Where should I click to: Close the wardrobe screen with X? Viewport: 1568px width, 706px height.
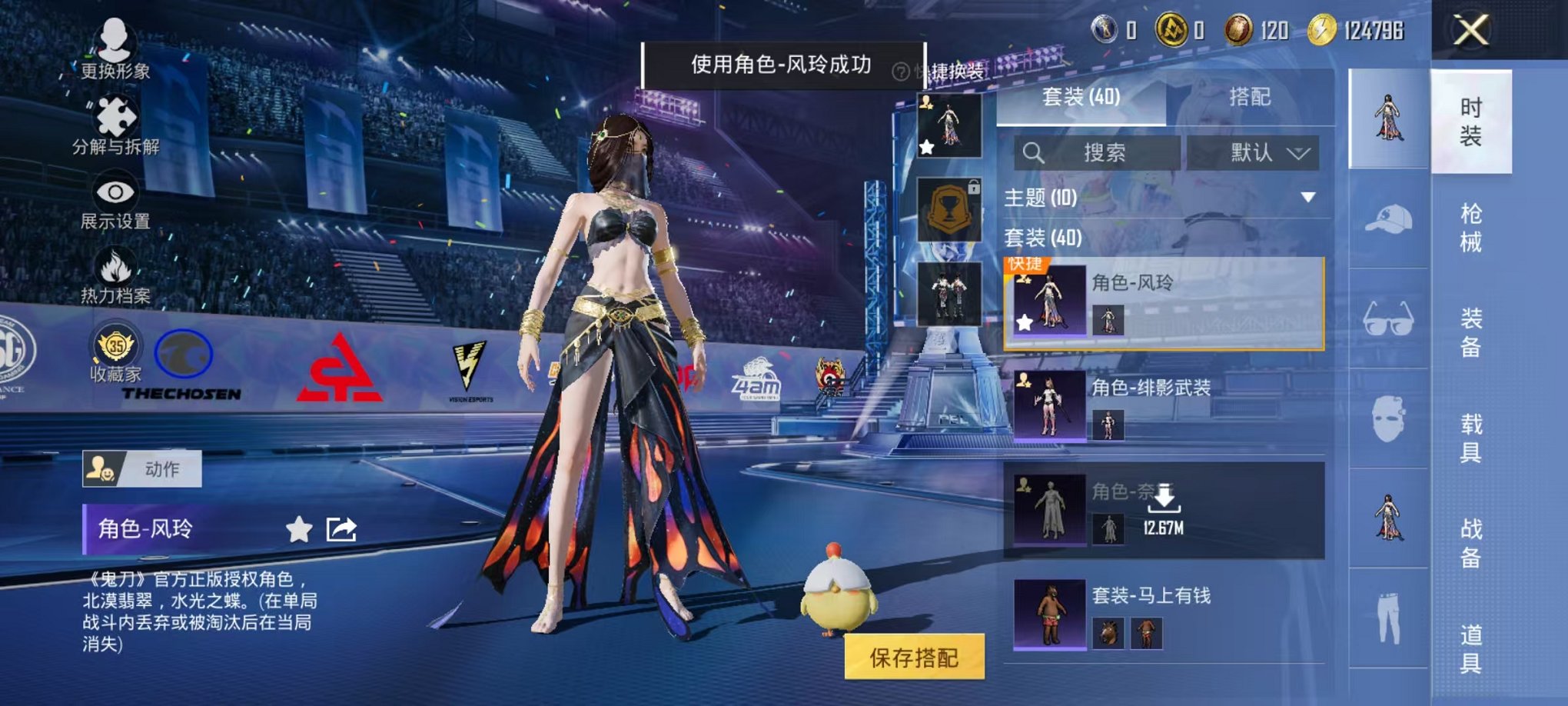[1471, 32]
